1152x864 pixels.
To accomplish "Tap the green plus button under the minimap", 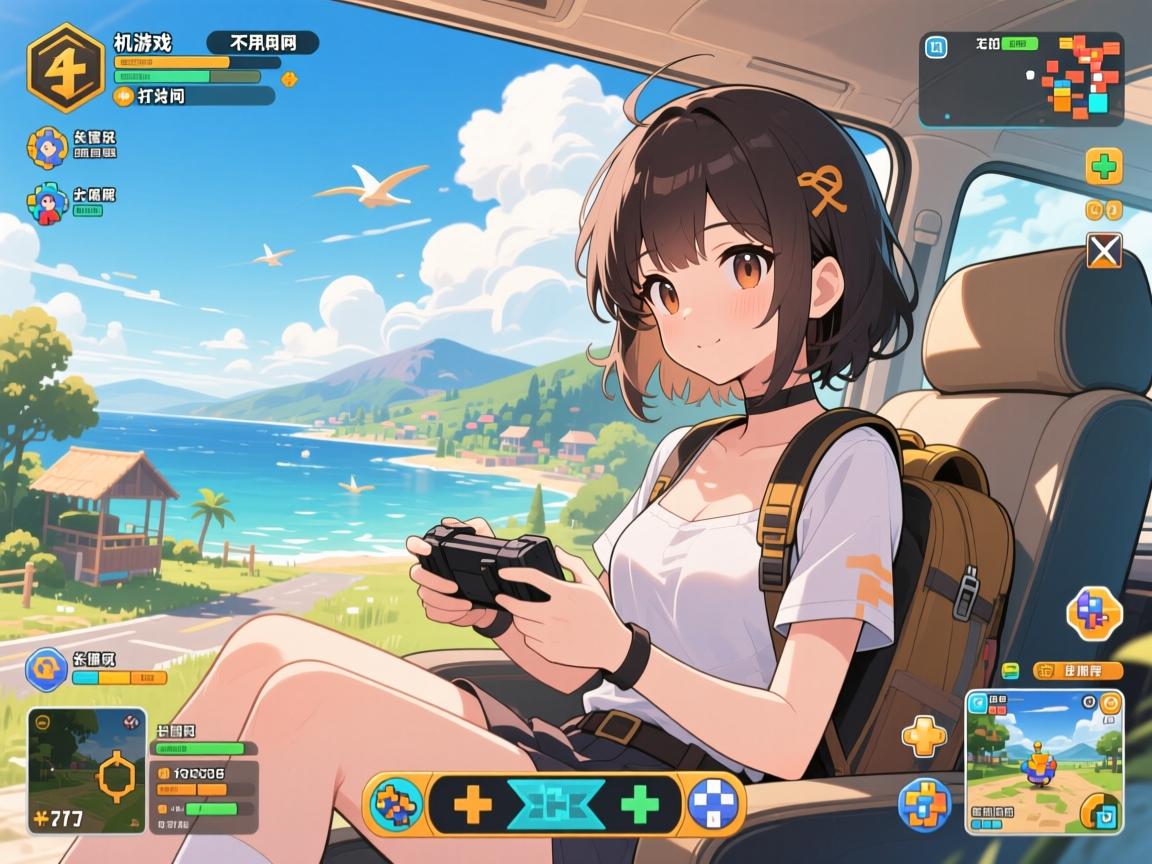I will click(1104, 166).
